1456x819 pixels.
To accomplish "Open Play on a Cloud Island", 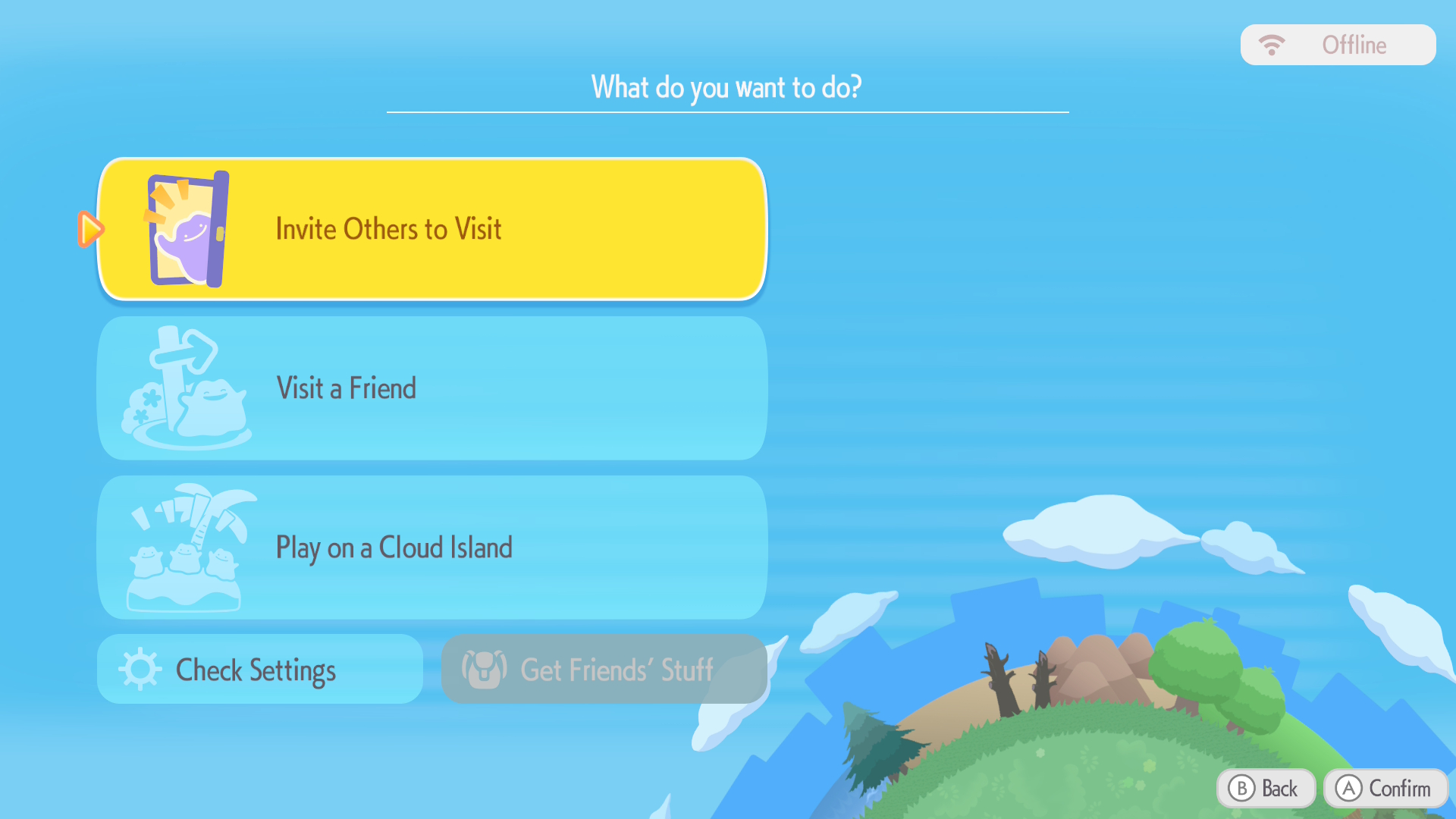I will tap(432, 548).
